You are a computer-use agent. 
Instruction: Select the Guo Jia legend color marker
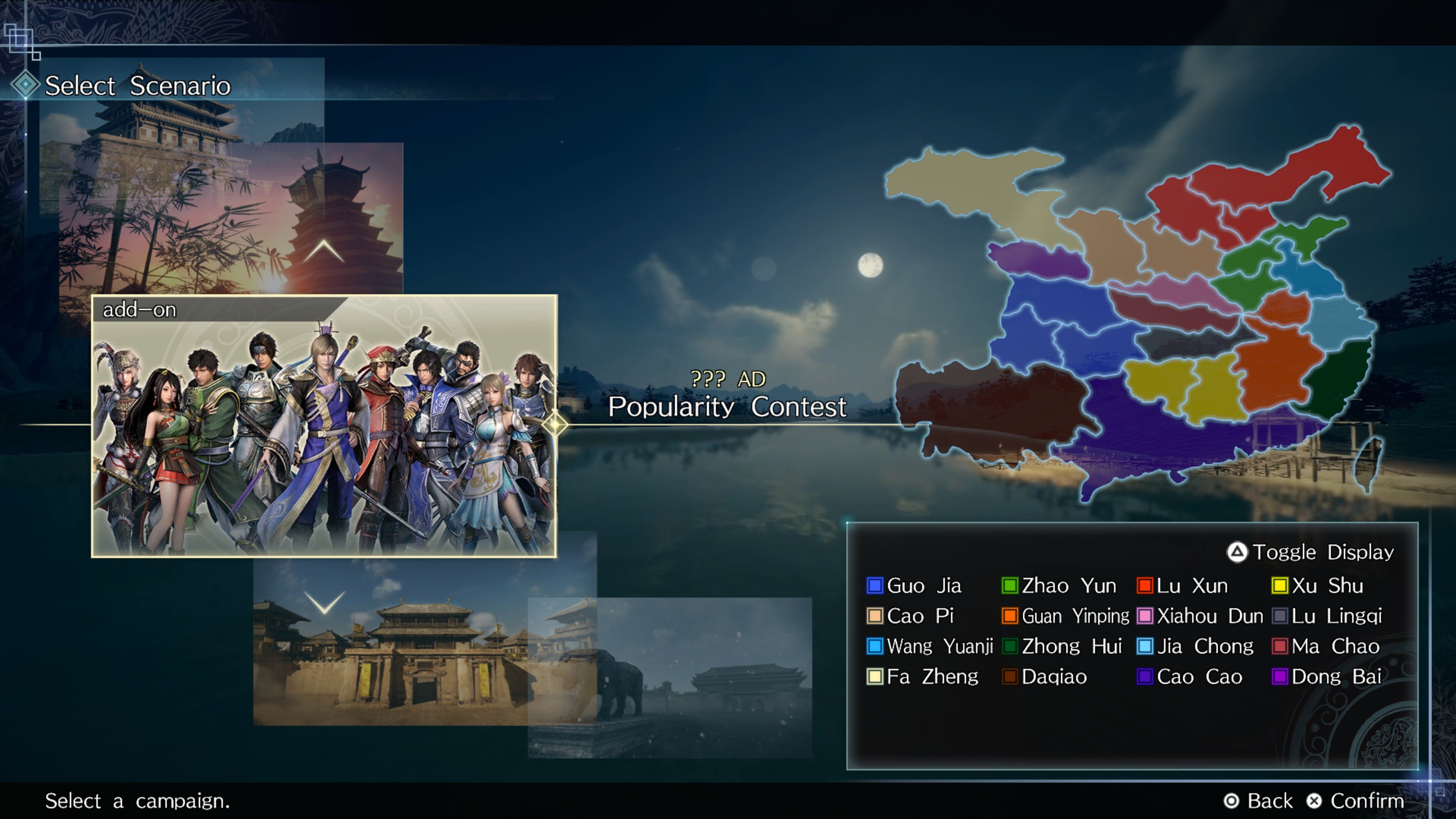coord(875,586)
